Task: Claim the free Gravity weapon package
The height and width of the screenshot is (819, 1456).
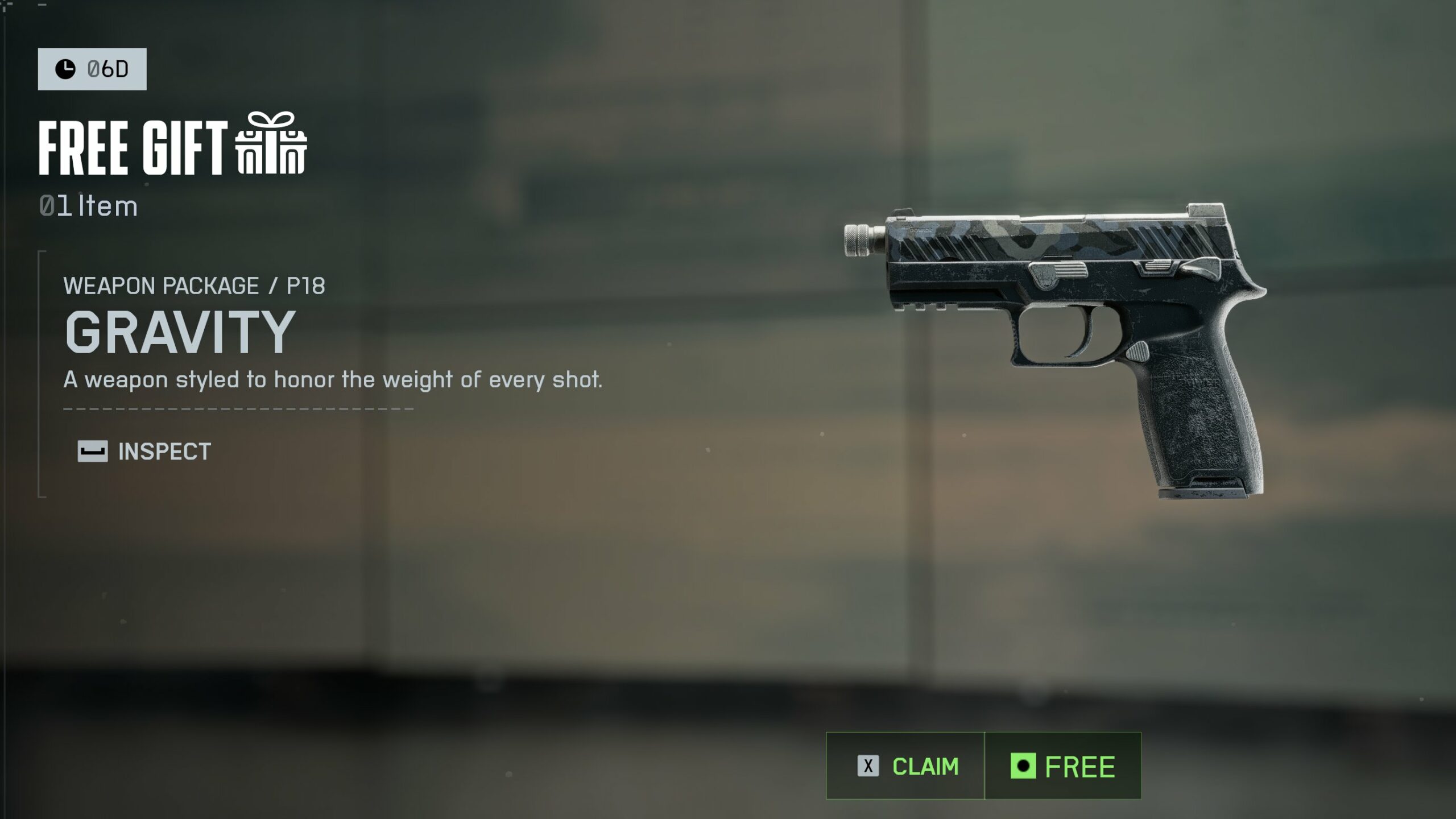Action: 907,766
